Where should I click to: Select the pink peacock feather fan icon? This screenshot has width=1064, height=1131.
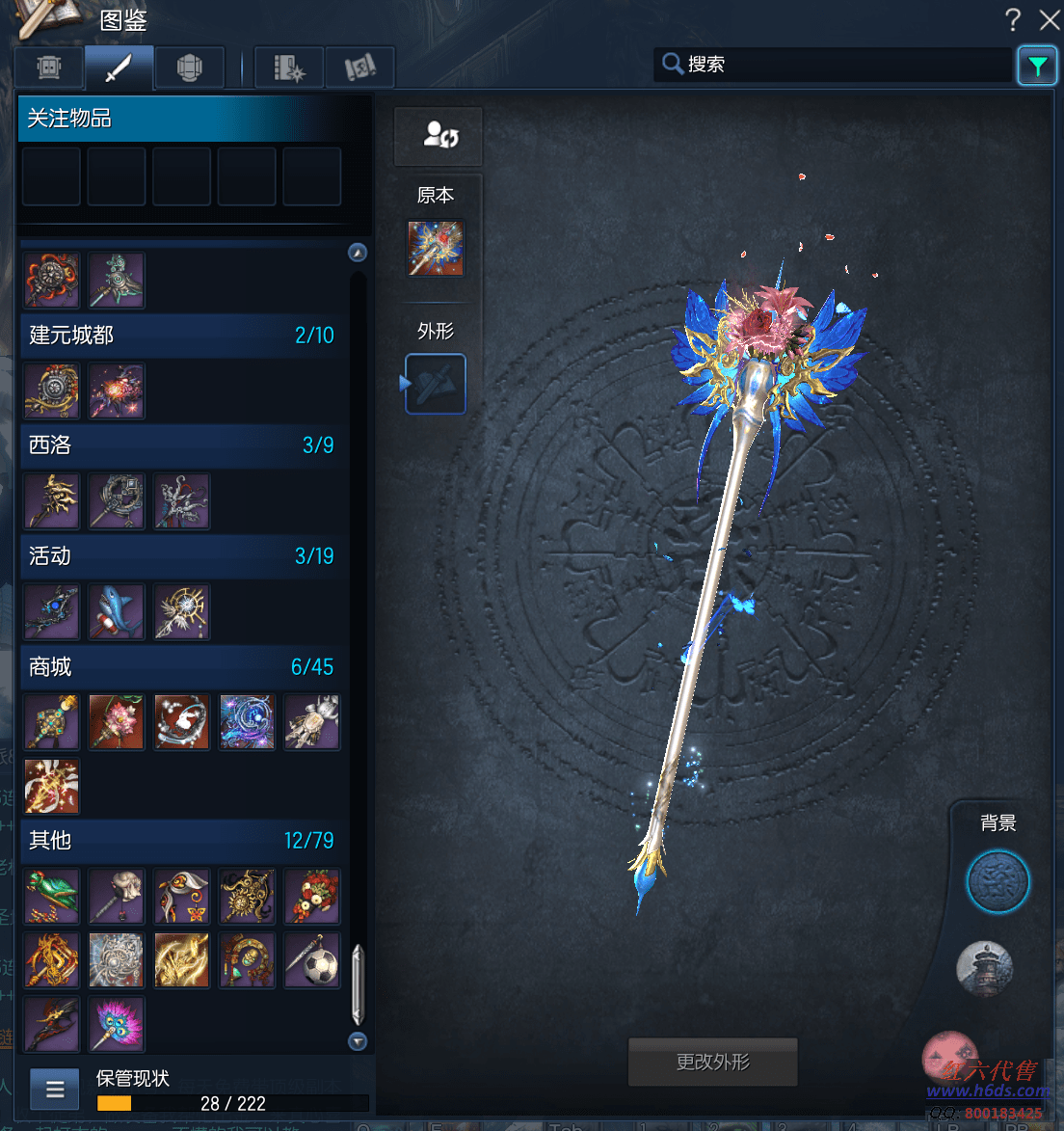coord(117,1024)
